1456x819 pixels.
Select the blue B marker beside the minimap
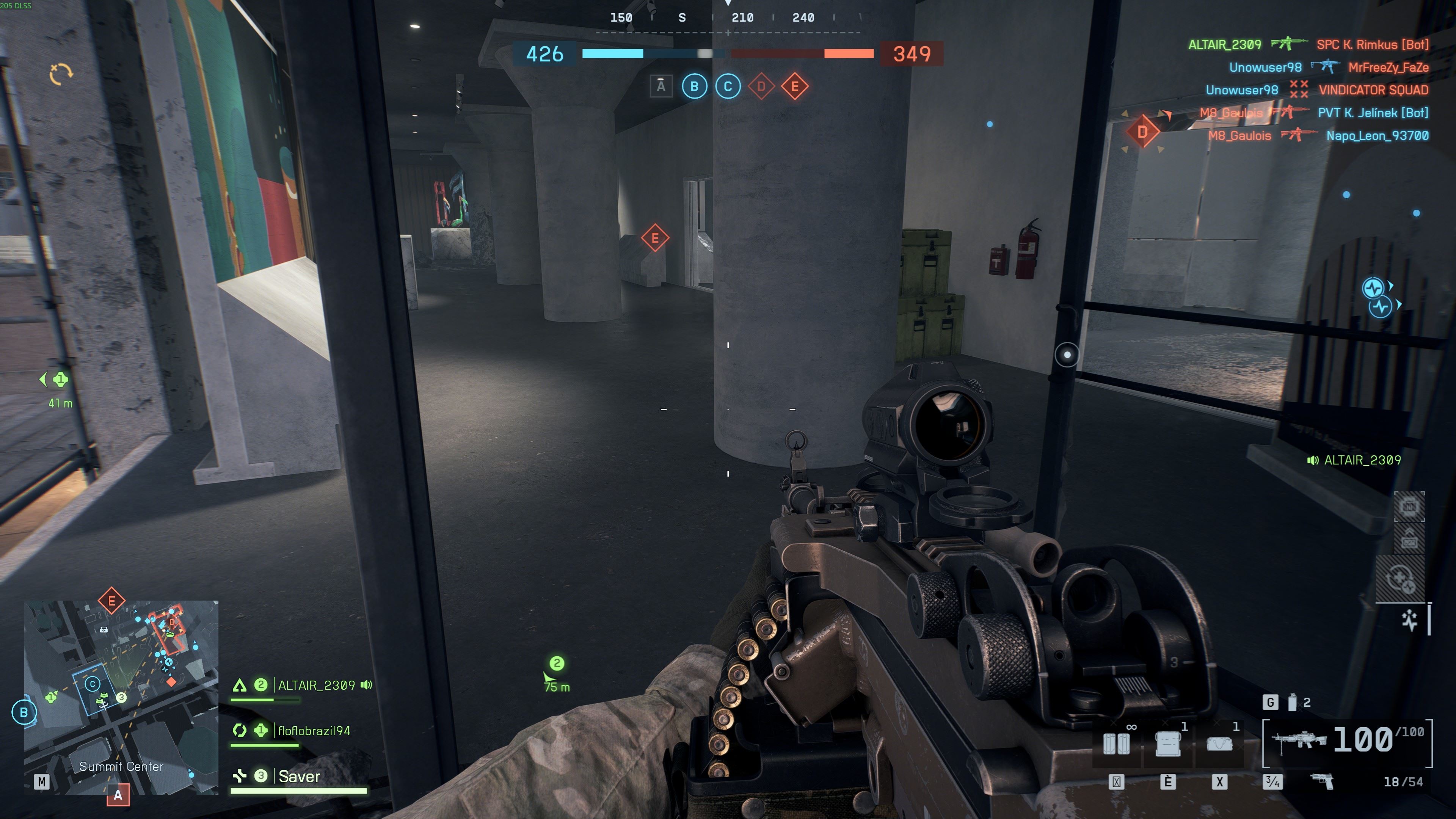pos(24,712)
